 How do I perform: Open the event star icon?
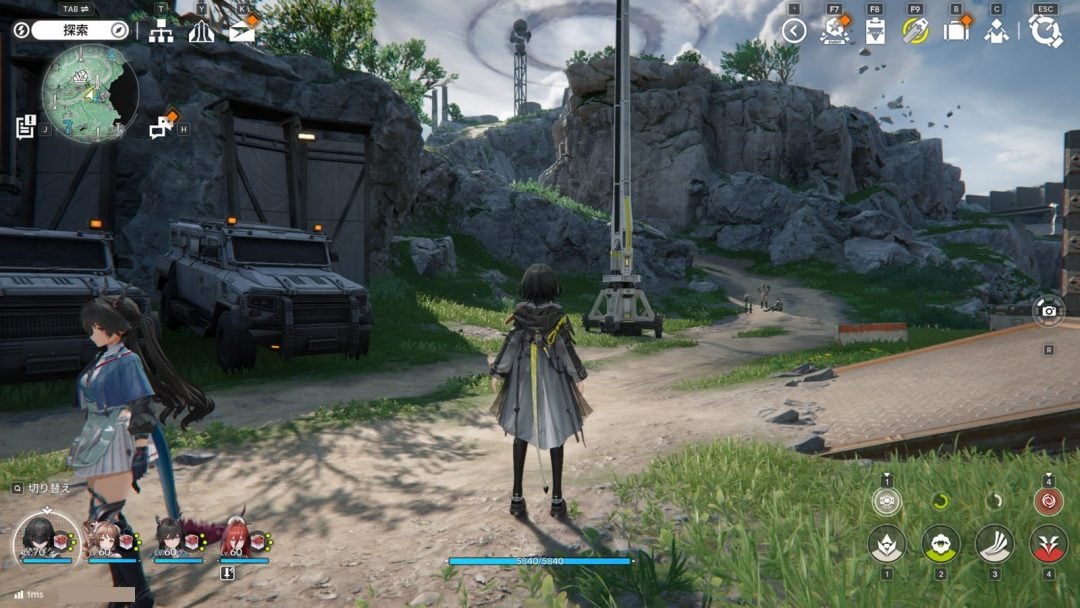point(834,31)
